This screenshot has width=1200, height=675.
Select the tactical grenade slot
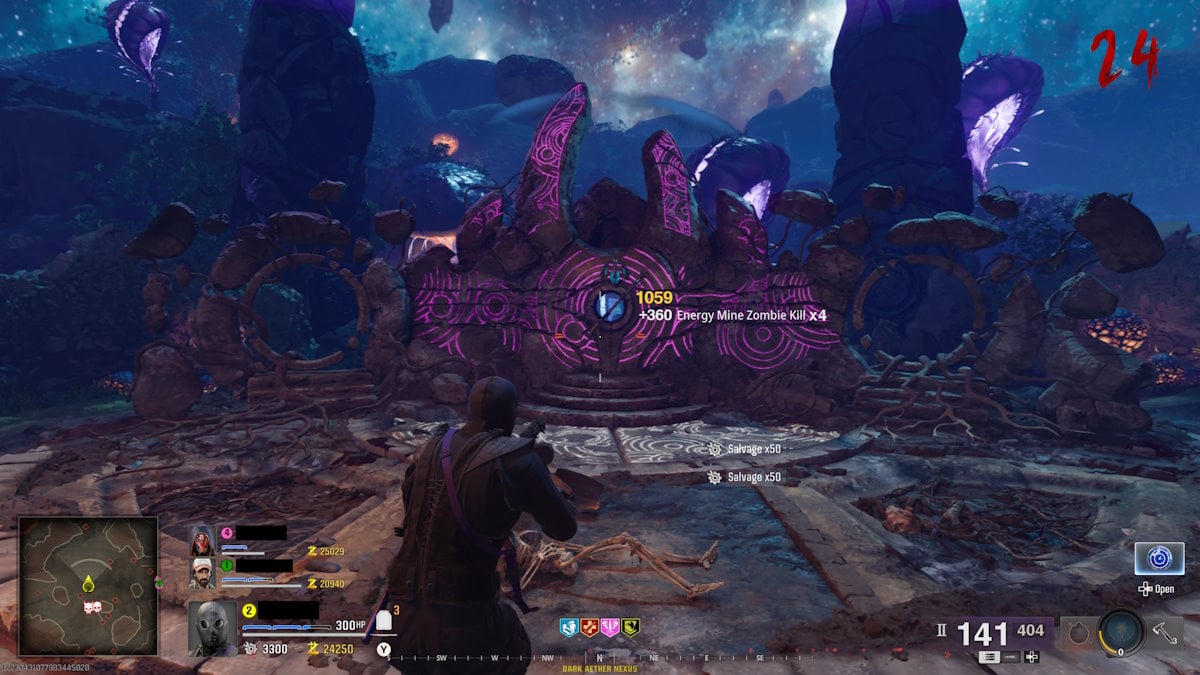click(1075, 632)
